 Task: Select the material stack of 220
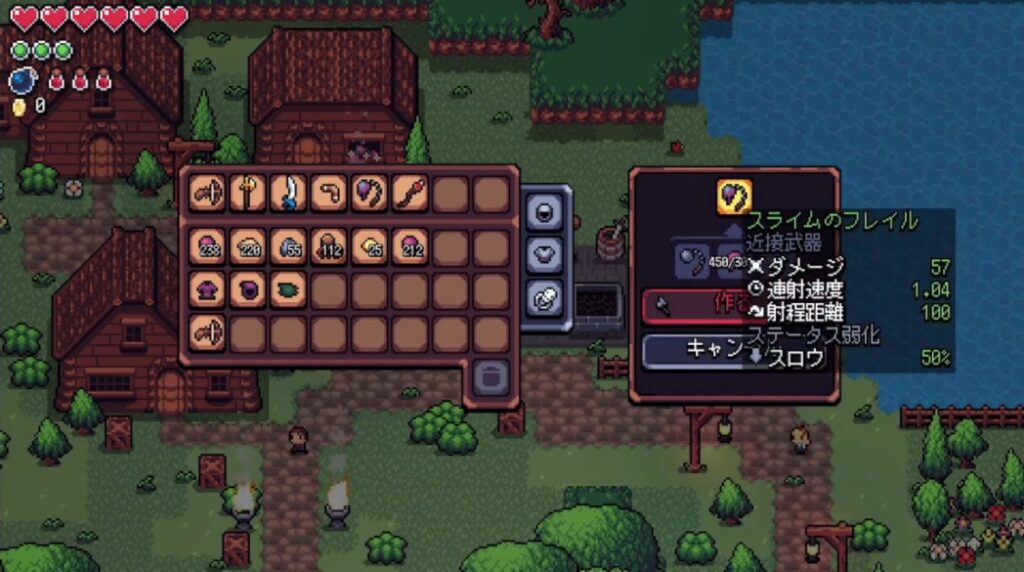(248, 247)
